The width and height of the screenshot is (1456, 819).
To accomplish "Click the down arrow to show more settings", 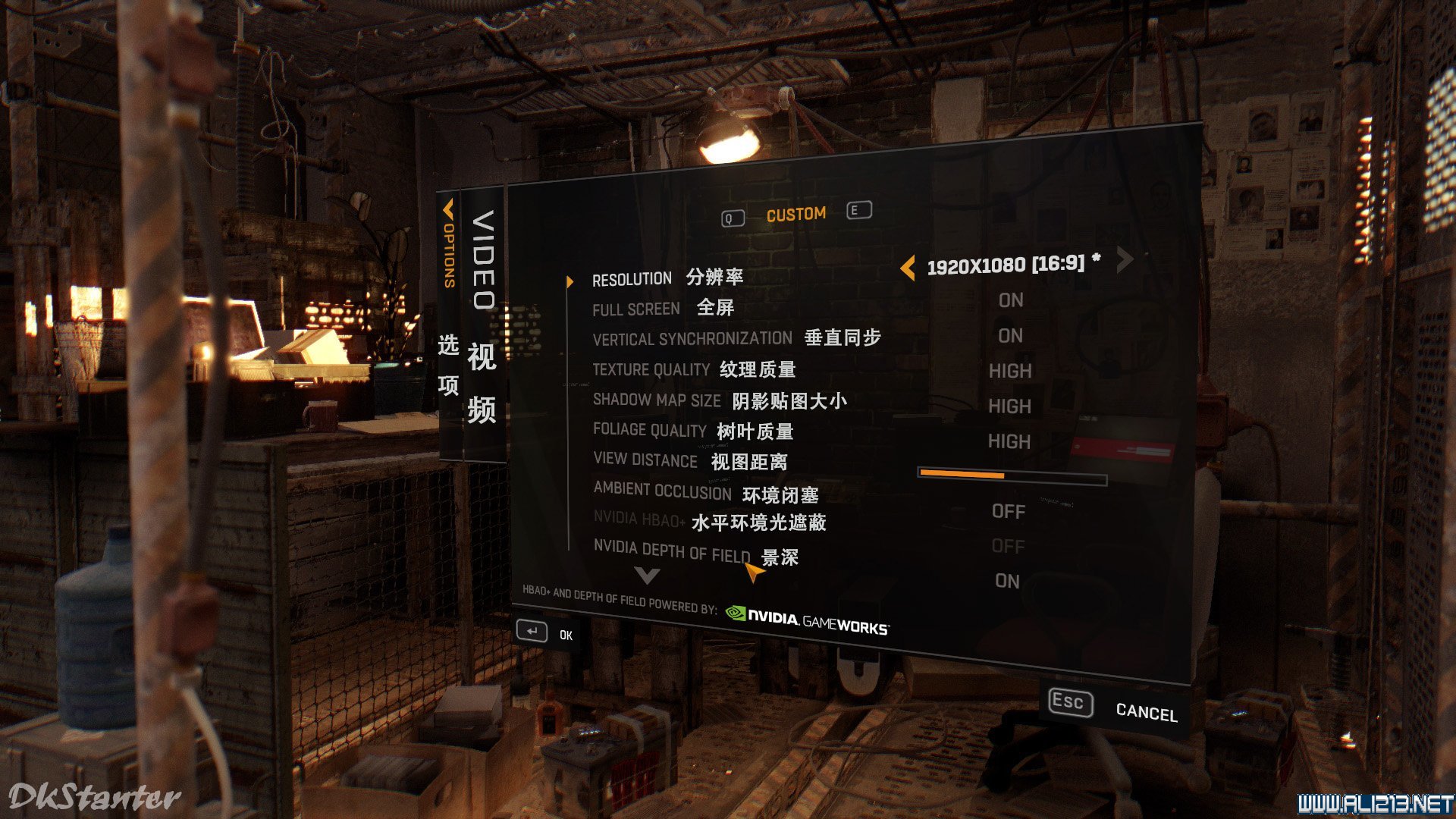I will [647, 576].
